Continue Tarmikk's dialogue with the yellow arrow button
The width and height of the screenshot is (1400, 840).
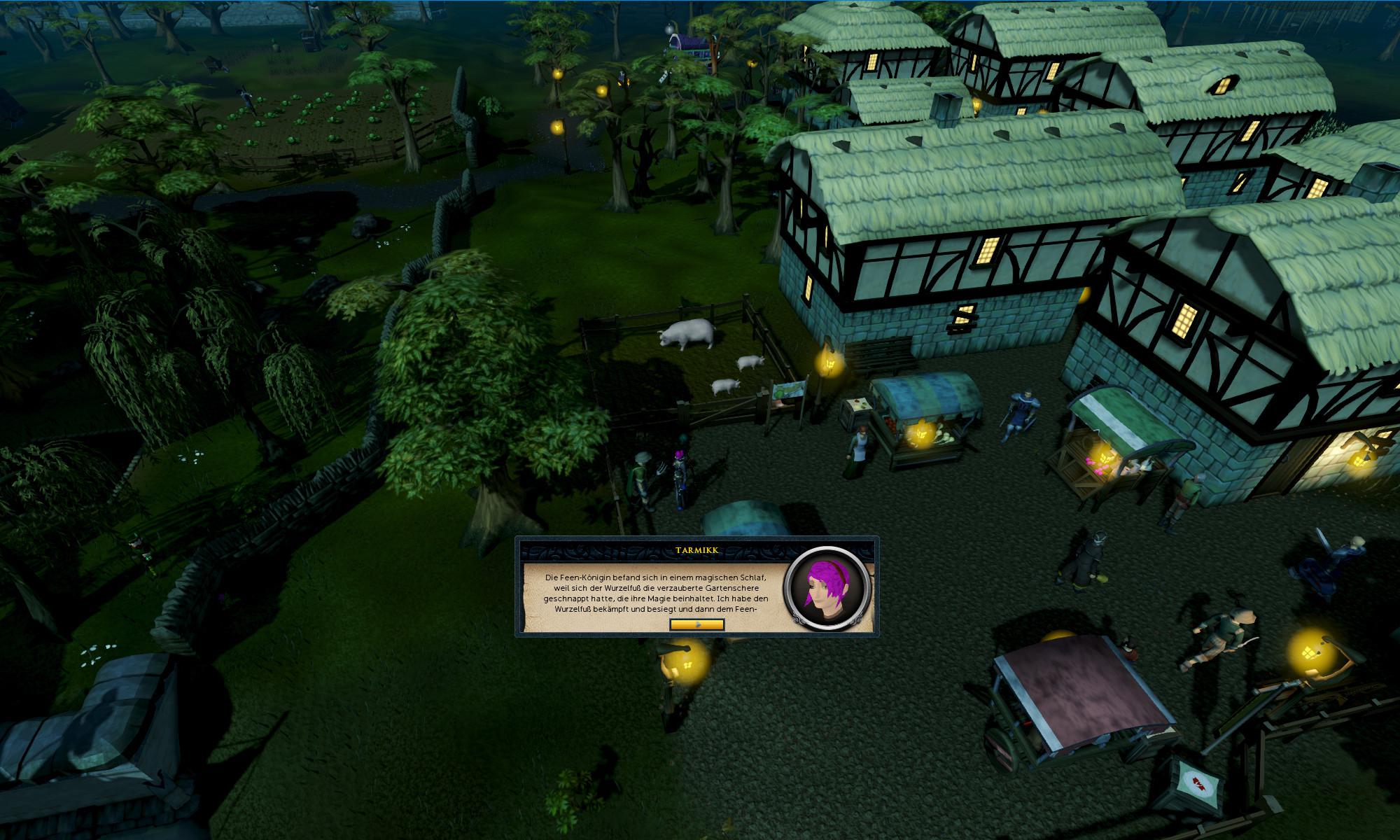pos(696,624)
